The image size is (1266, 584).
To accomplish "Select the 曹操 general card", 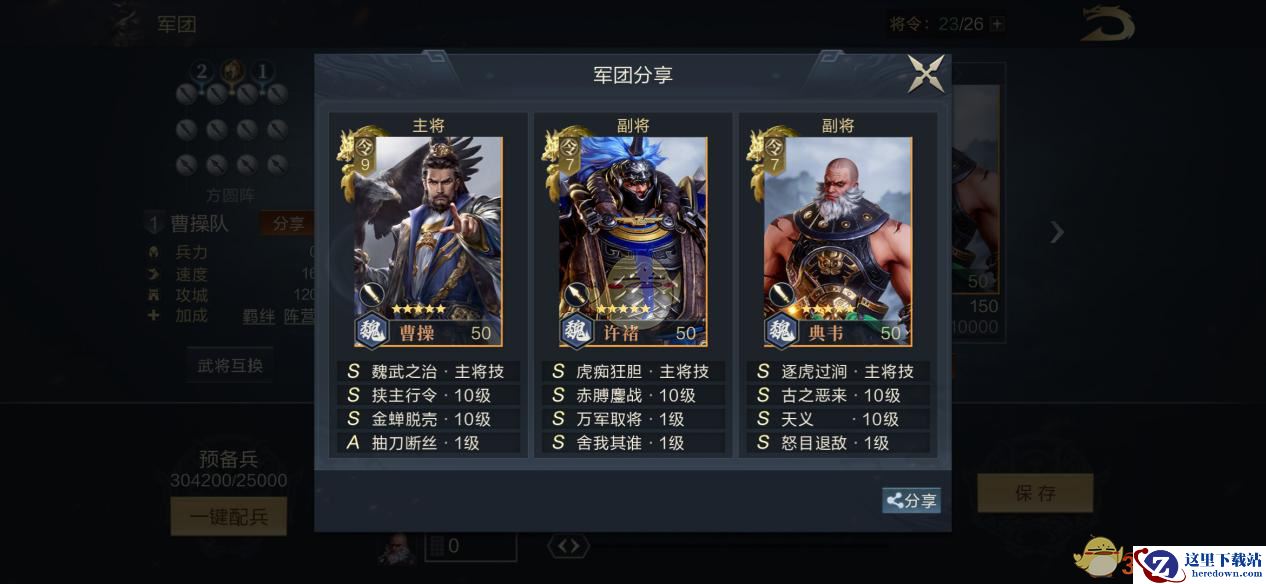I will (428, 241).
